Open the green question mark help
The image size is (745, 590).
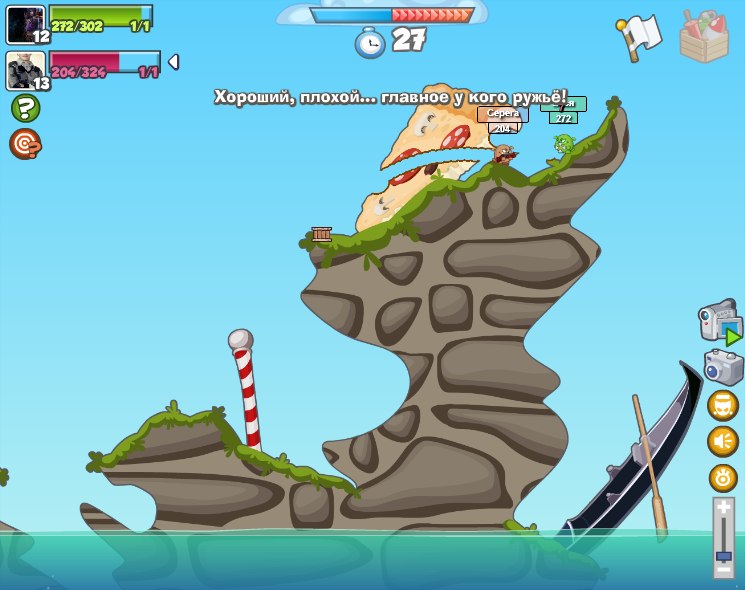(25, 108)
